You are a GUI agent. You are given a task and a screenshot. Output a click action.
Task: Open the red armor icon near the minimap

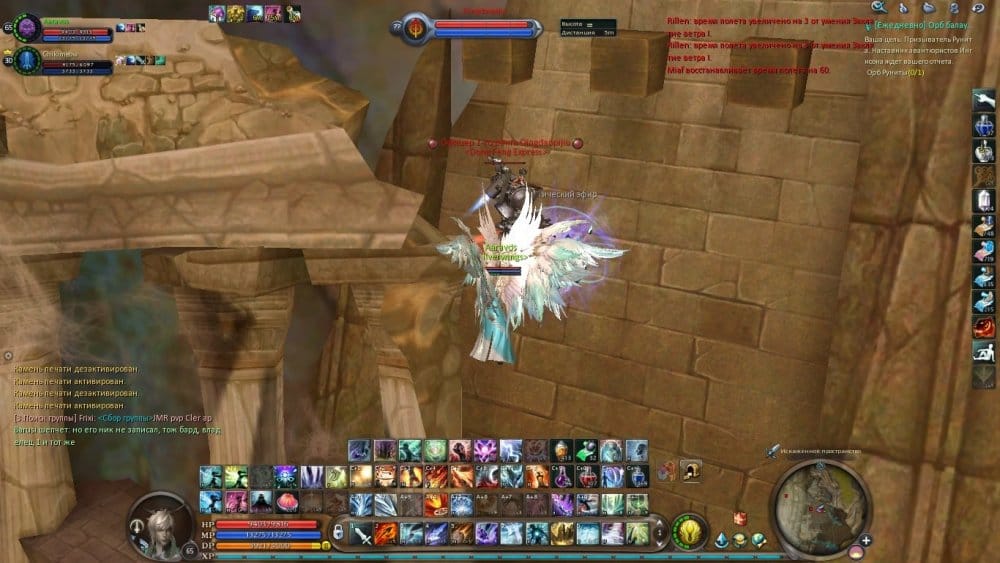click(x=741, y=518)
